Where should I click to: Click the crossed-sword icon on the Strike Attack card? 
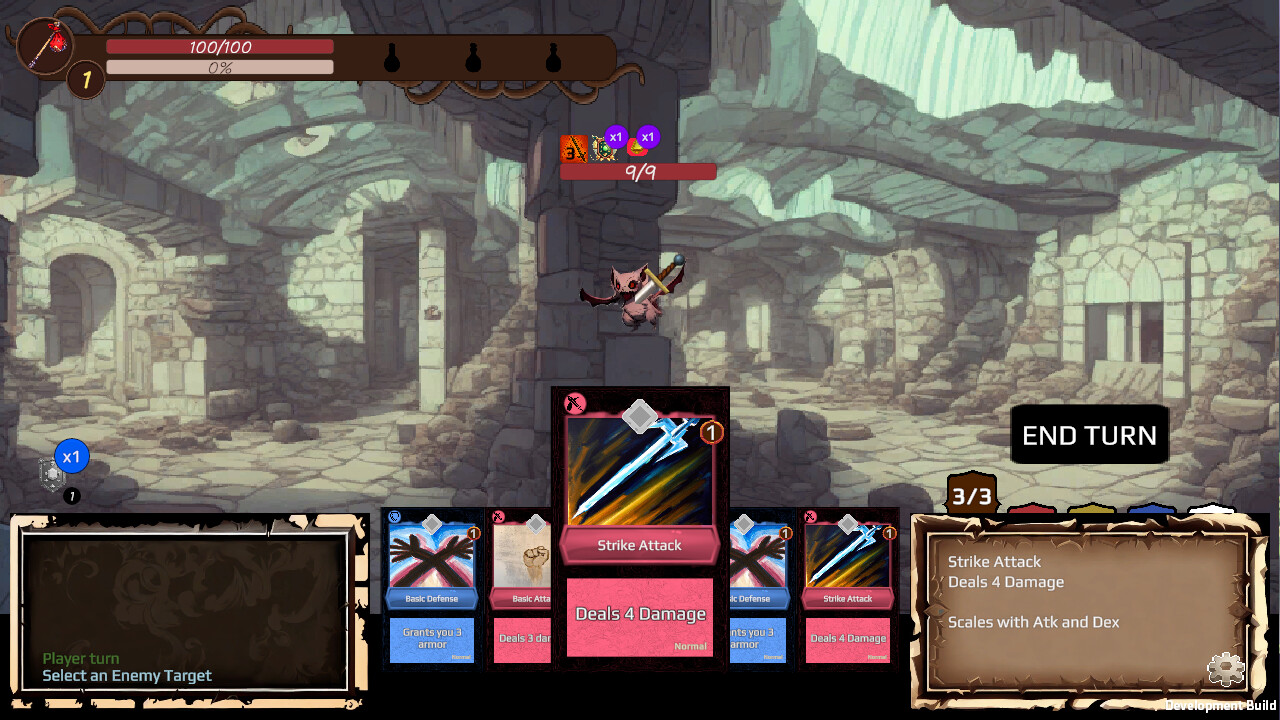click(x=574, y=403)
